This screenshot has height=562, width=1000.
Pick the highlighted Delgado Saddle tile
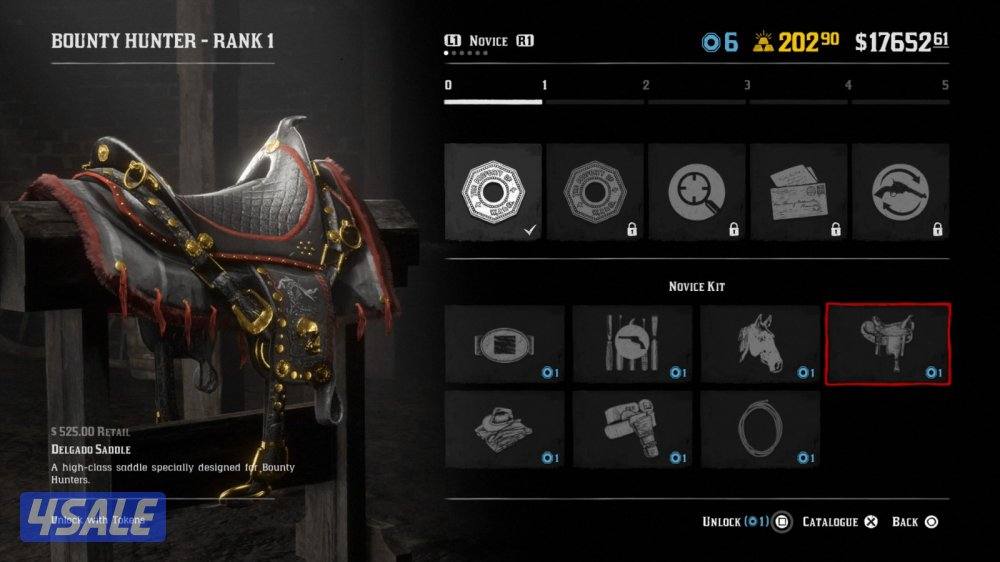pyautogui.click(x=888, y=345)
